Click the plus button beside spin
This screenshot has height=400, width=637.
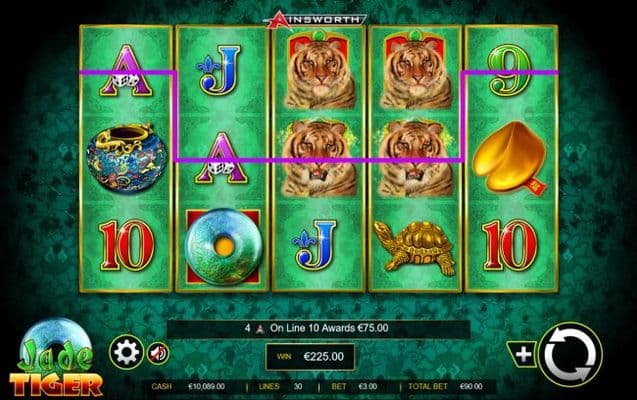point(522,352)
